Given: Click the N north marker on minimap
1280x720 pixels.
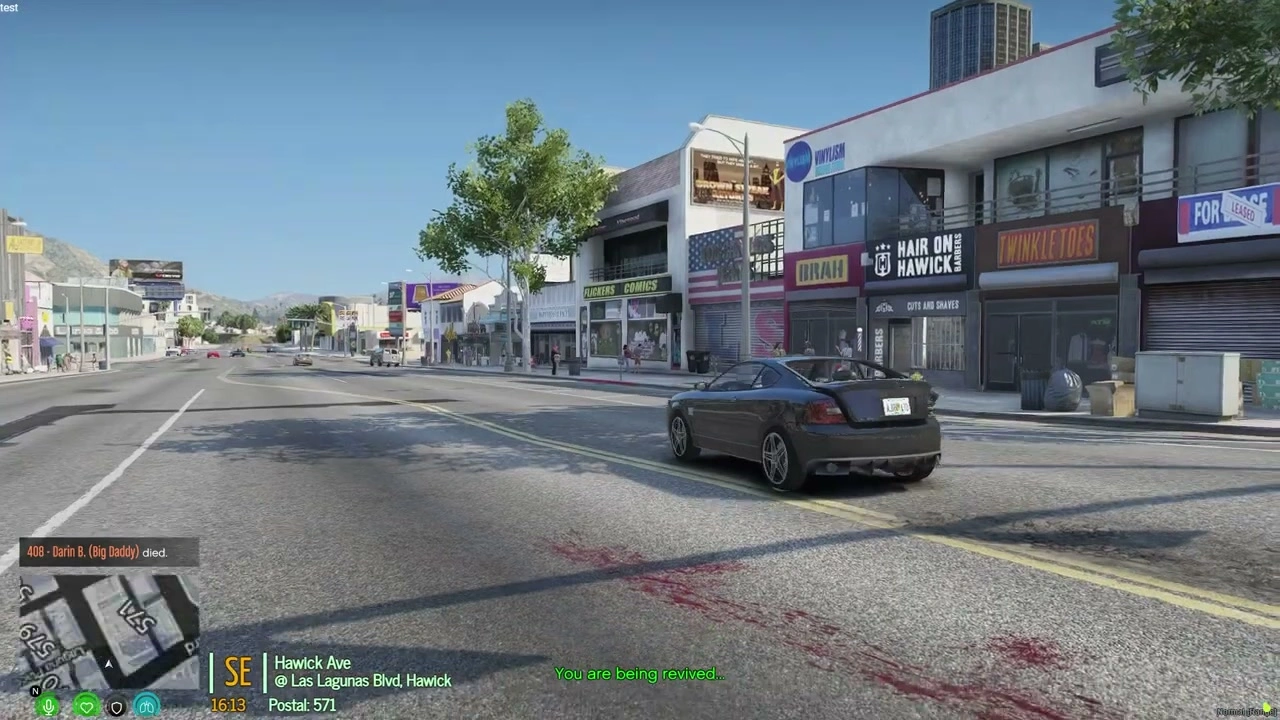Looking at the screenshot, I should [35, 690].
